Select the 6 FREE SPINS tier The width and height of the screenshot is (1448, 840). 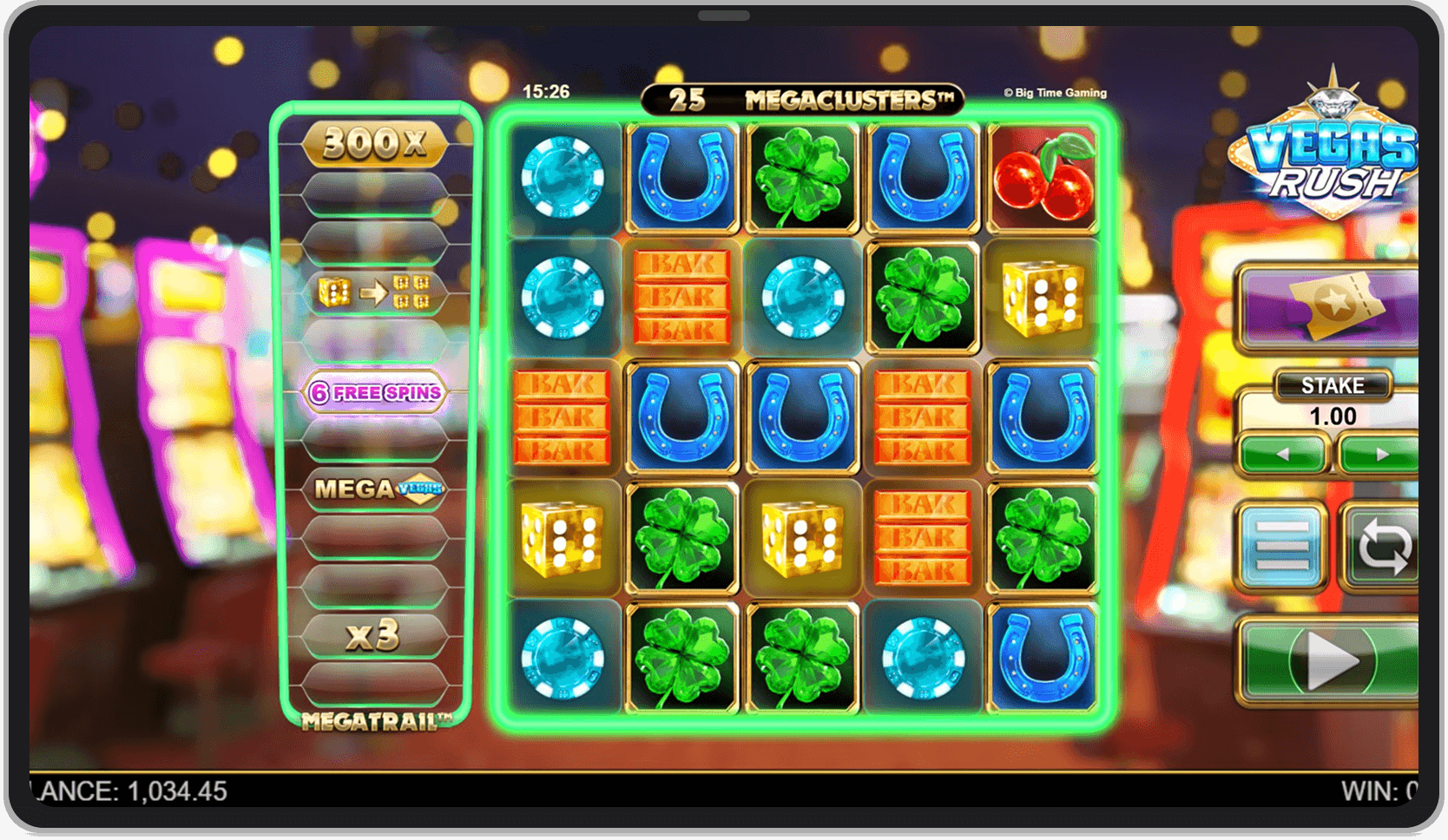(x=376, y=391)
